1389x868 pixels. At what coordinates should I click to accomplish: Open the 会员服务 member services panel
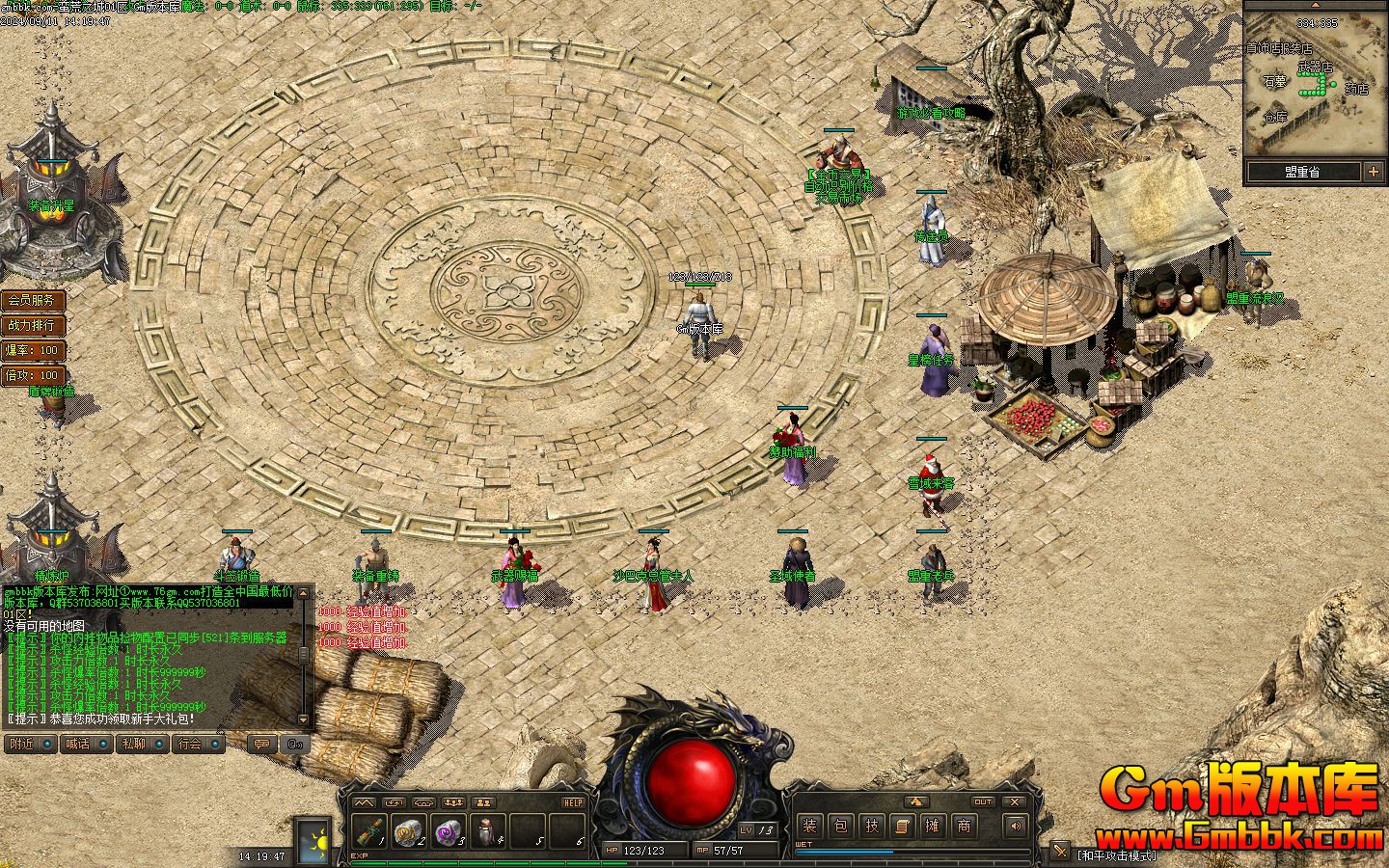[32, 300]
